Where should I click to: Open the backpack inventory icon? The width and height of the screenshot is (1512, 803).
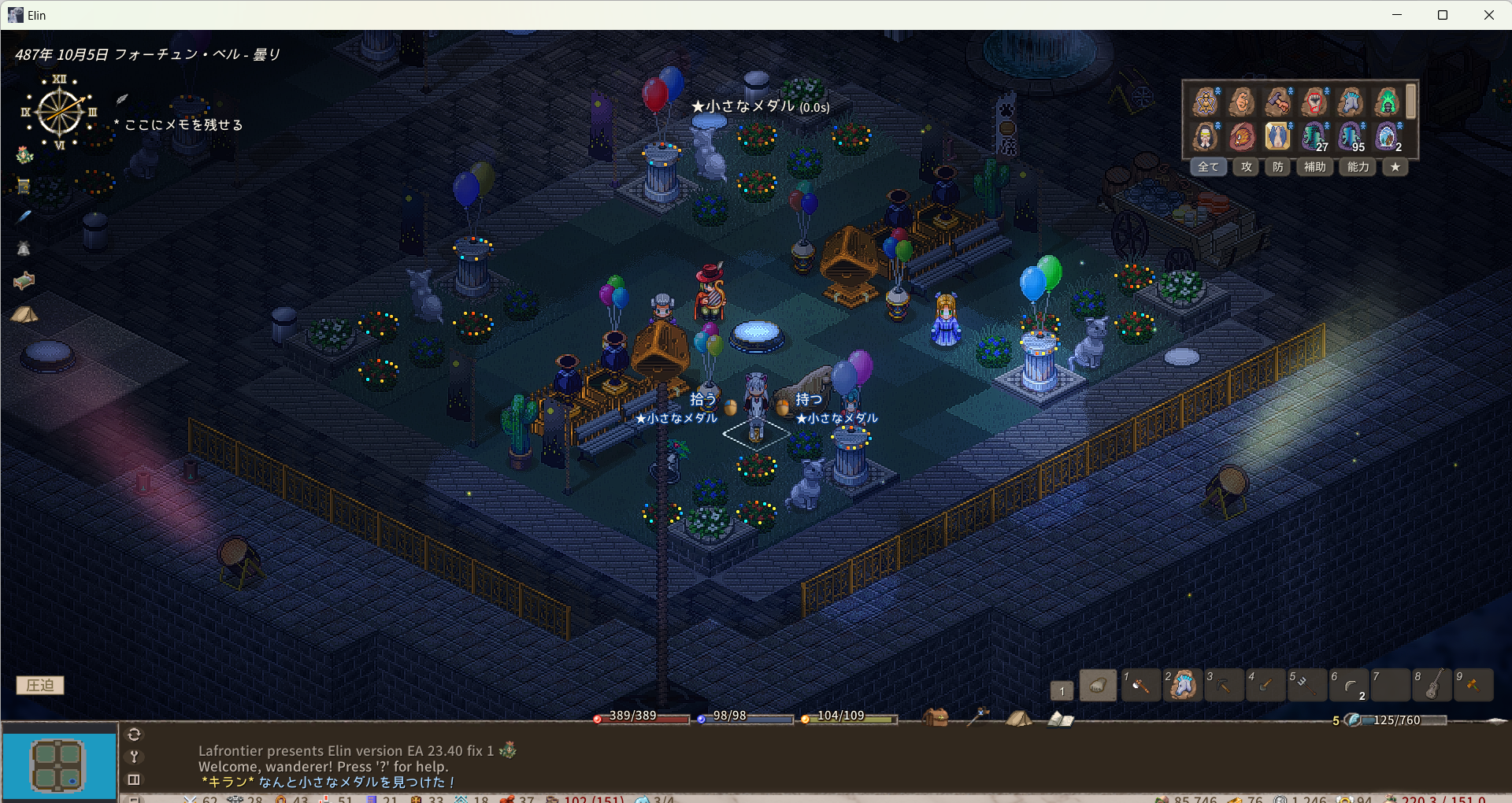[x=935, y=717]
